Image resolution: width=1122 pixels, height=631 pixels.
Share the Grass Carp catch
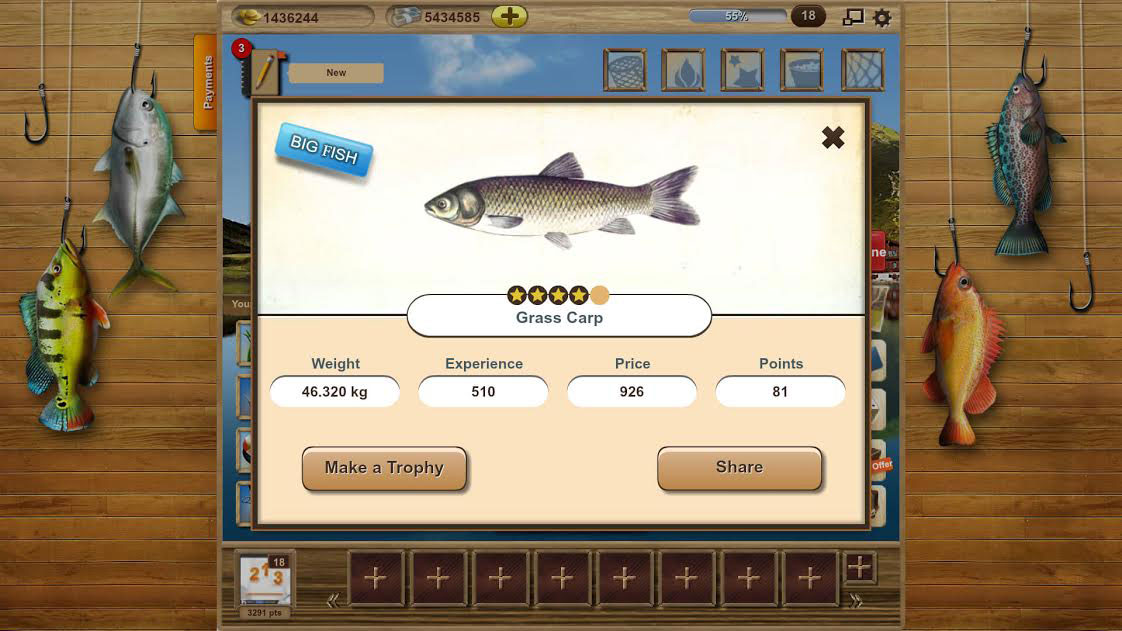pyautogui.click(x=739, y=468)
